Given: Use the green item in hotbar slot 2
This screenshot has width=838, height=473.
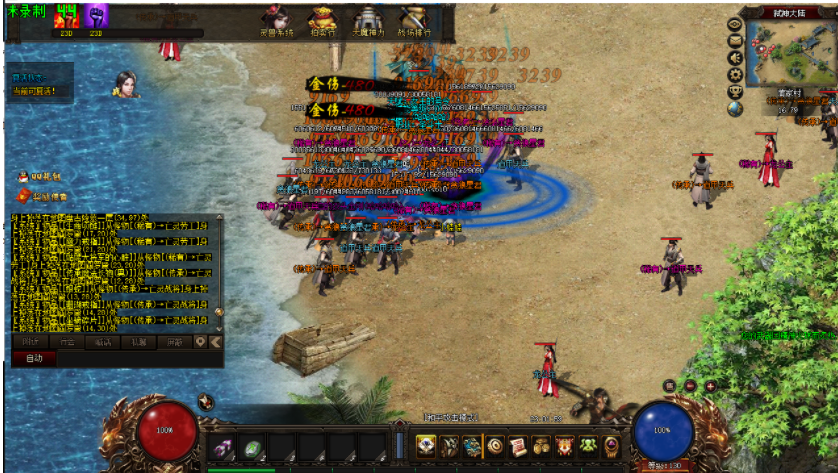Looking at the screenshot, I should point(254,446).
